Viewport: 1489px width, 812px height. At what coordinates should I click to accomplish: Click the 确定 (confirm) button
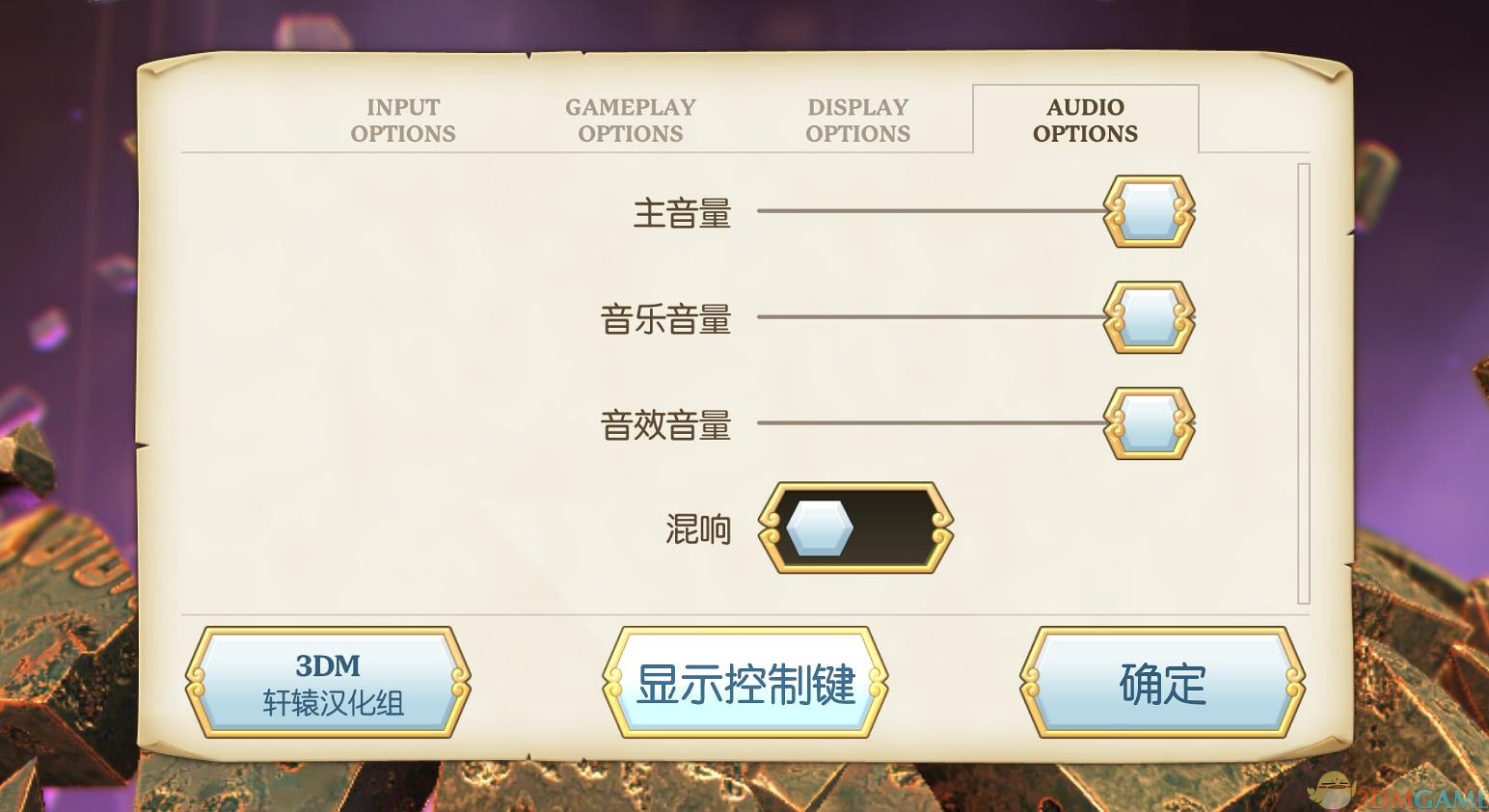point(1161,682)
